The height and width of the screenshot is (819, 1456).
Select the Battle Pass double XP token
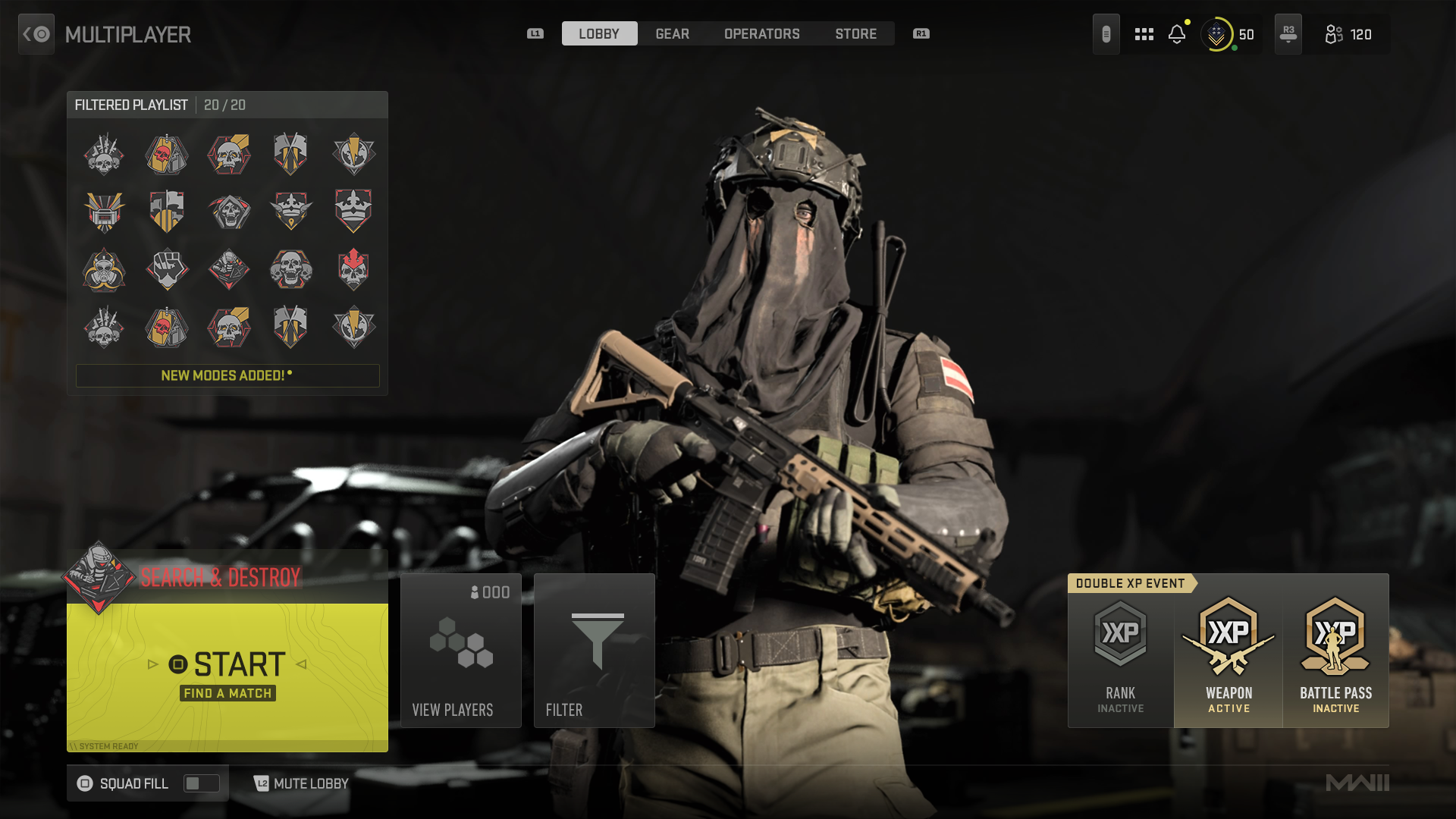(1335, 654)
